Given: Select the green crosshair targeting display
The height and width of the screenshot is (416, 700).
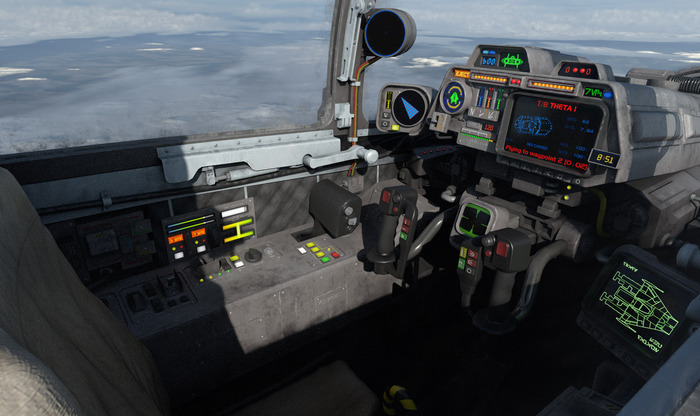Looking at the screenshot, I should pyautogui.click(x=475, y=219).
